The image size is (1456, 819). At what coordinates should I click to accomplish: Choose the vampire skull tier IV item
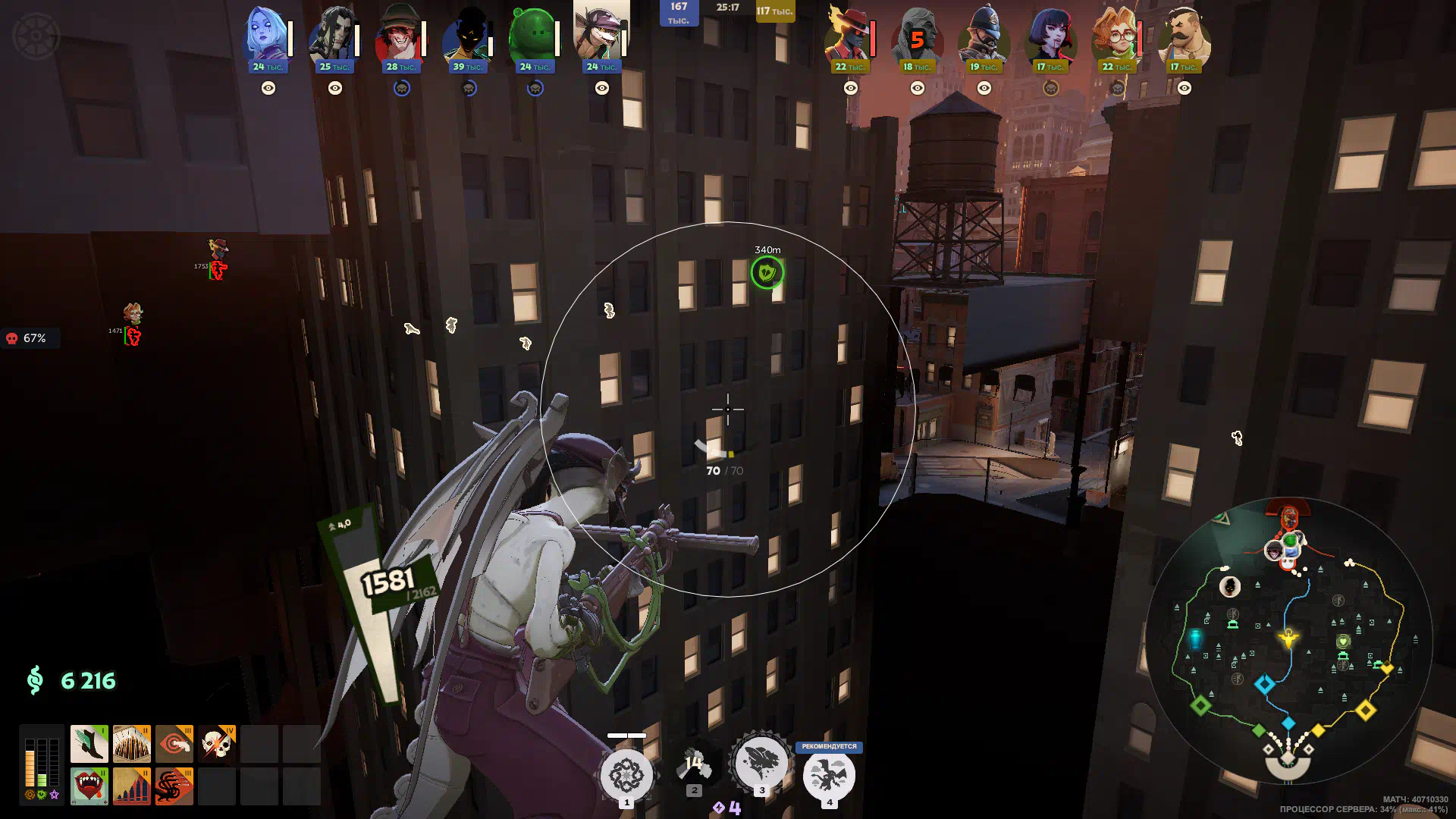click(217, 744)
